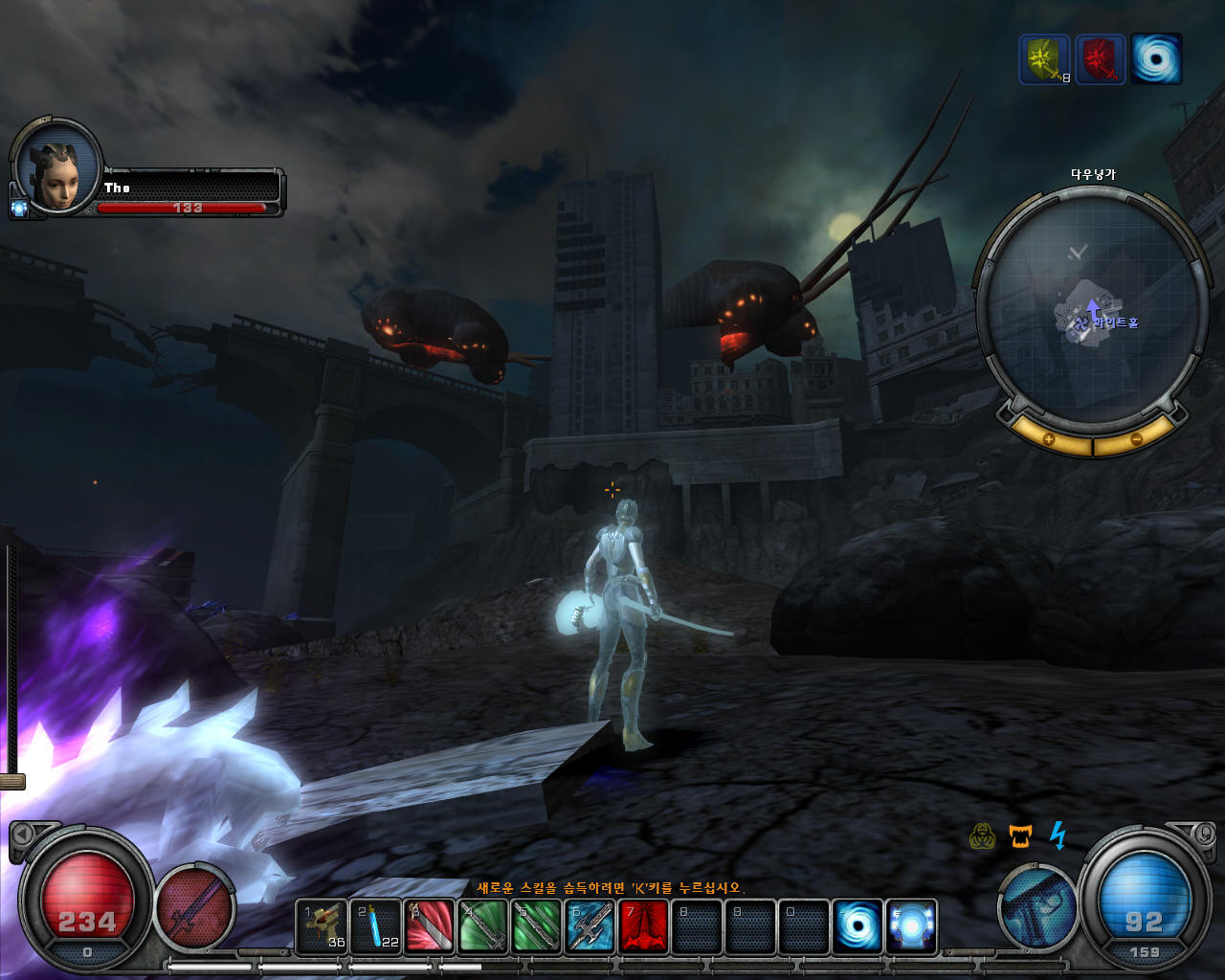Open the sword skill circle beside the health orb
The width and height of the screenshot is (1225, 980).
pos(195,906)
